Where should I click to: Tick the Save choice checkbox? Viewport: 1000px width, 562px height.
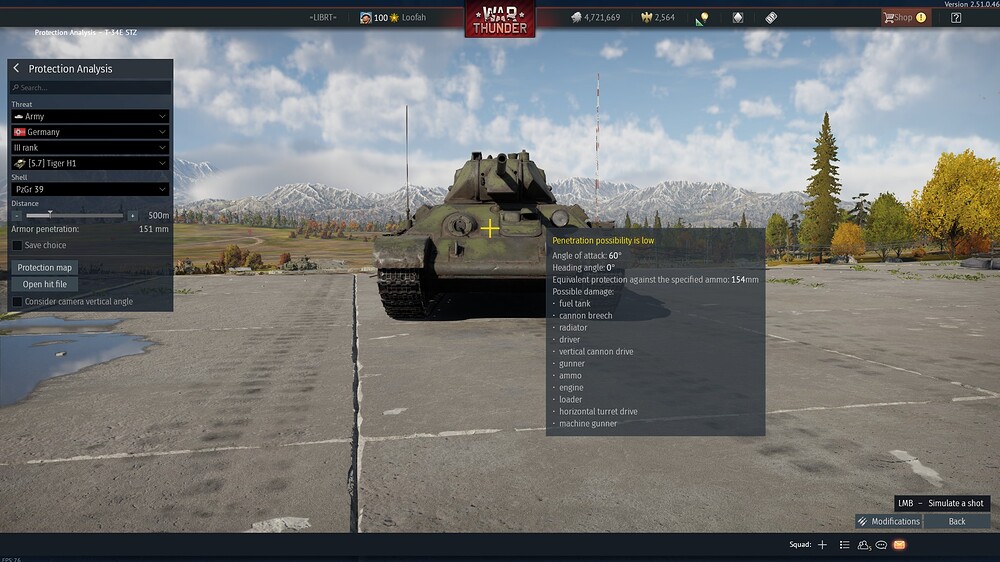(x=17, y=245)
